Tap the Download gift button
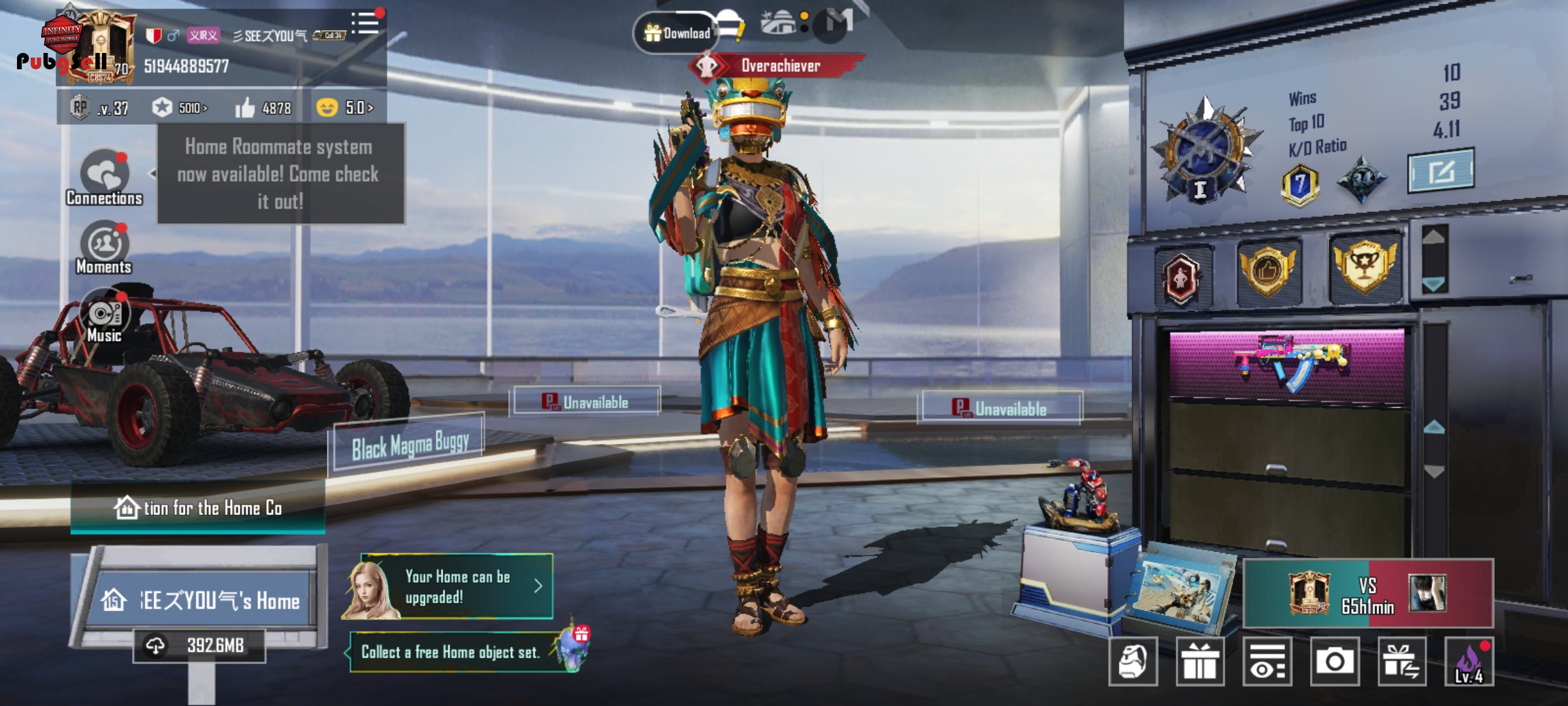The height and width of the screenshot is (706, 1568). click(x=677, y=33)
